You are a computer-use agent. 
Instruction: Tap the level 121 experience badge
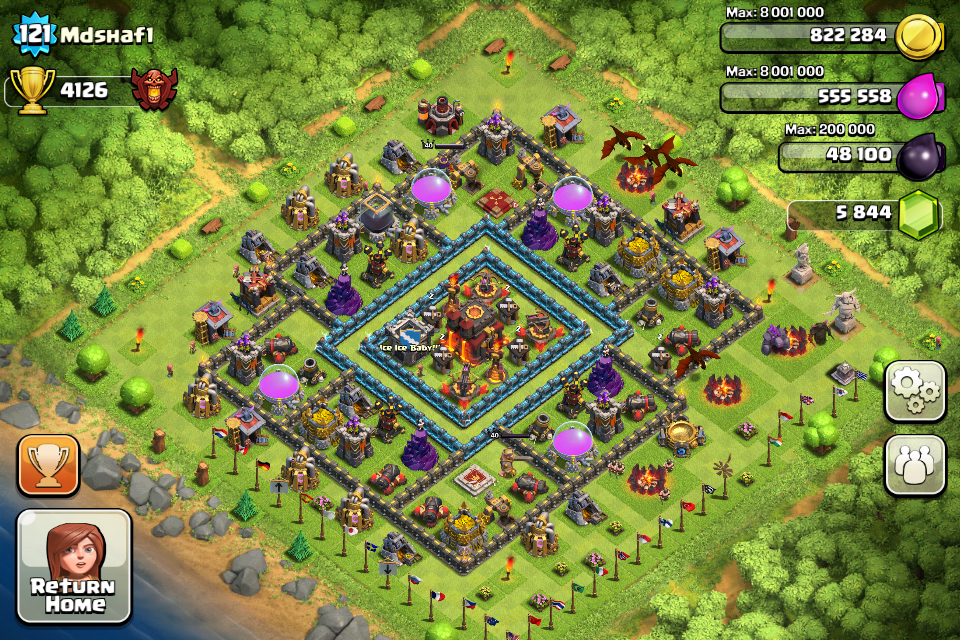click(33, 35)
